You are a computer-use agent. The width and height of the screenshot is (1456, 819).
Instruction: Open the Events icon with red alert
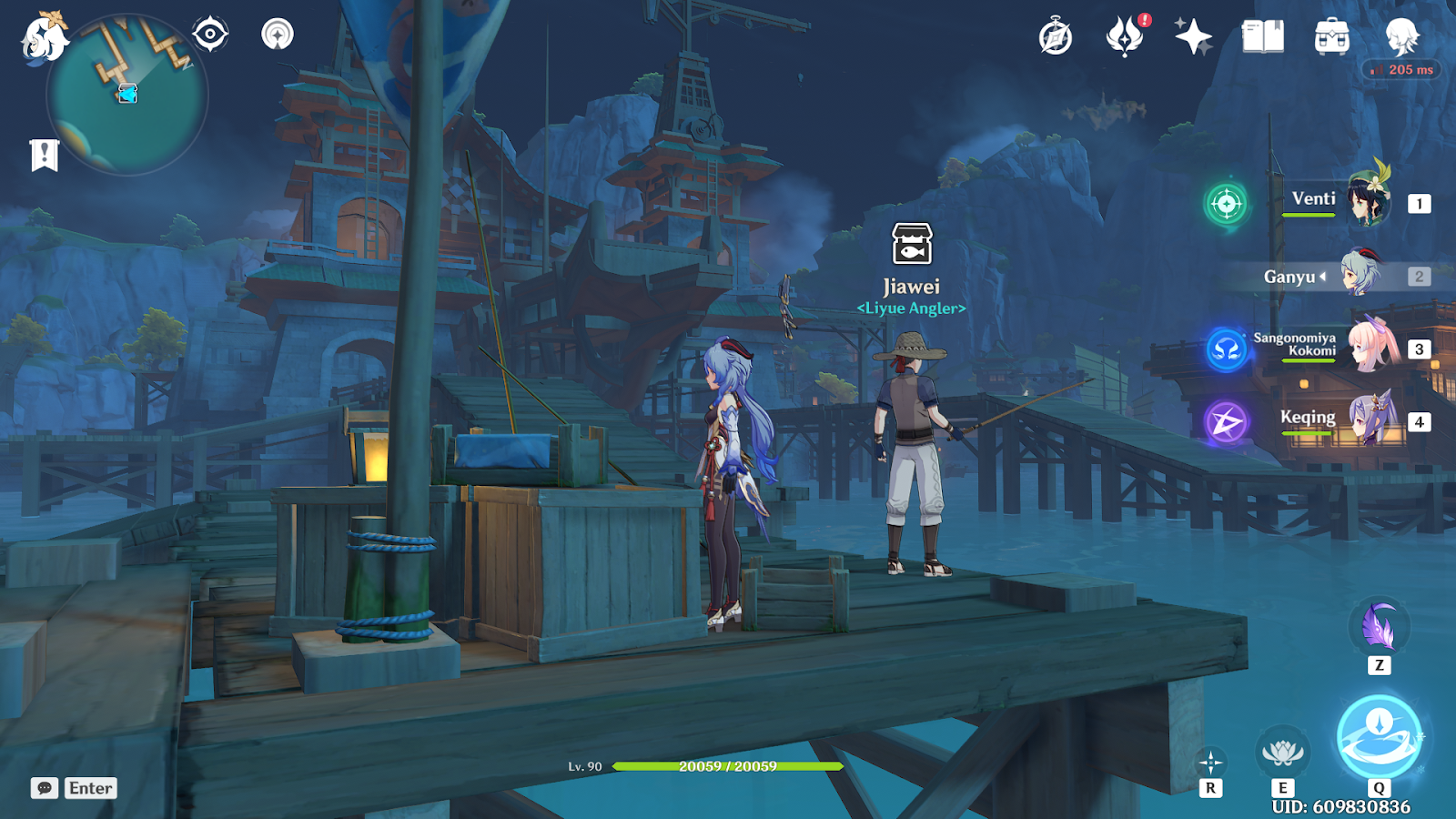[x=1125, y=37]
